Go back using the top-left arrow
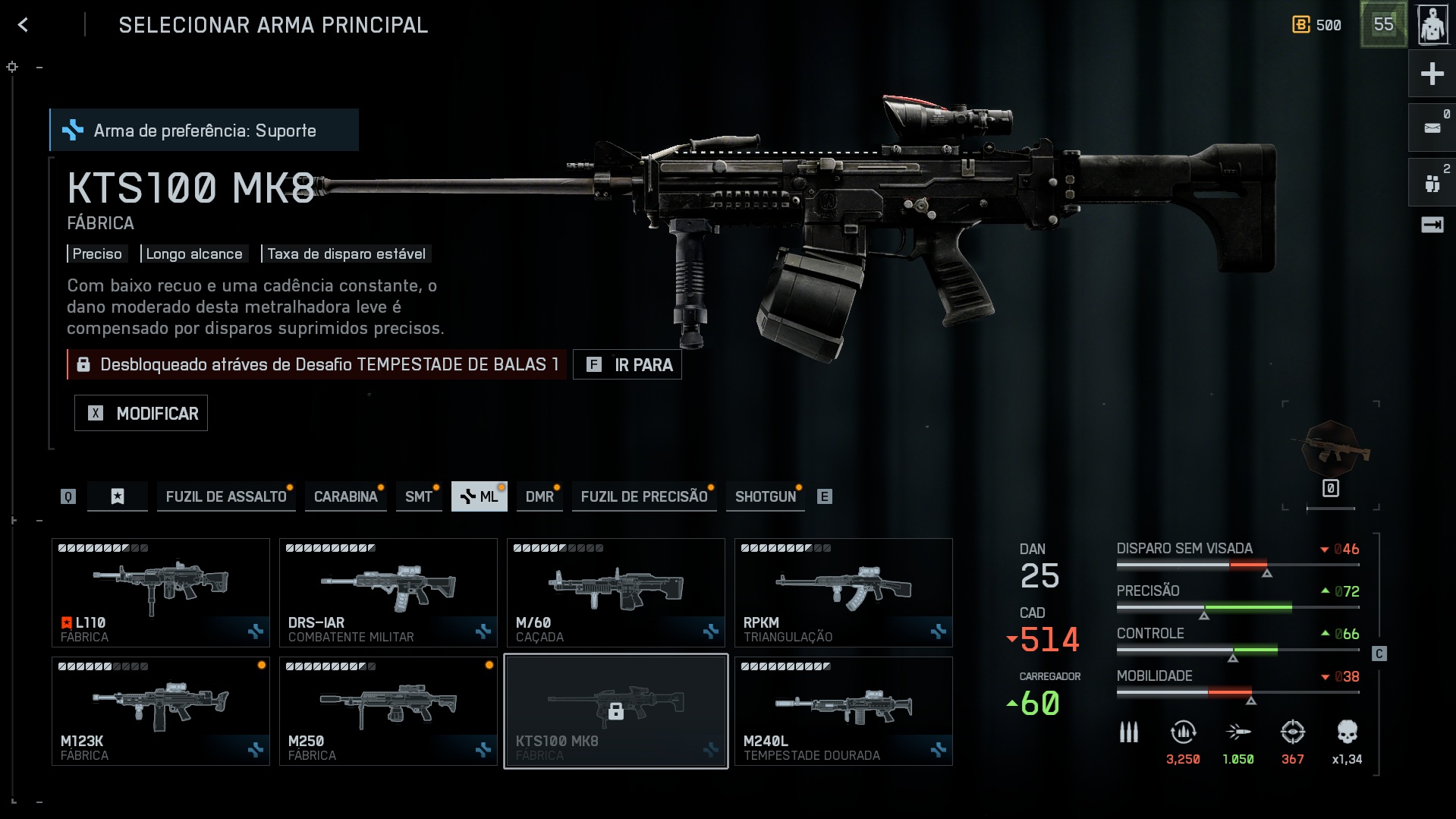 (24, 25)
